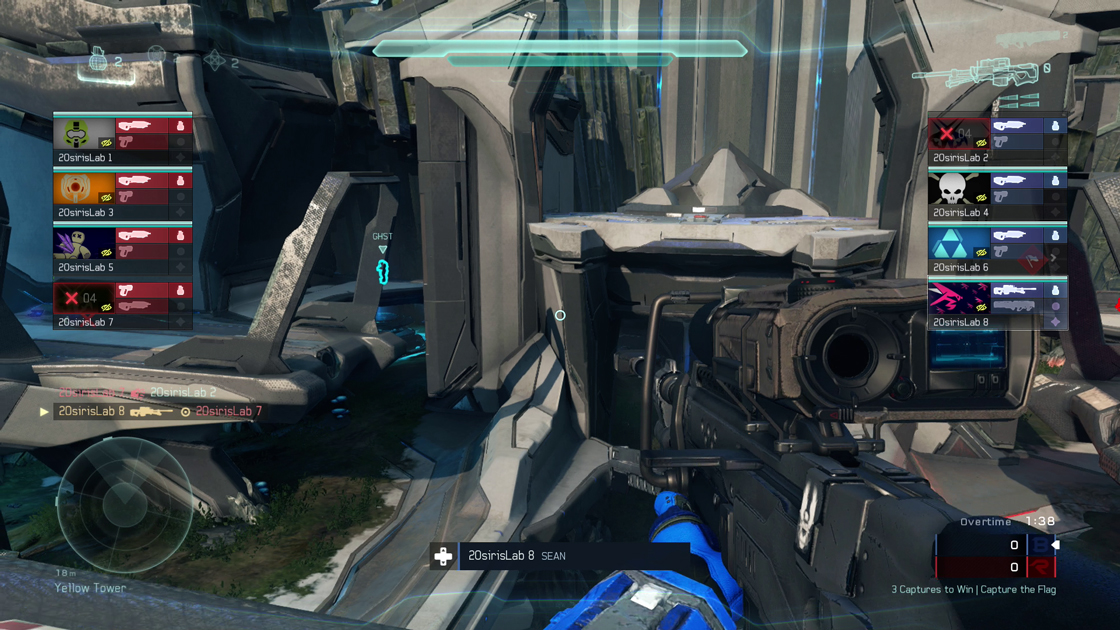Viewport: 1120px width, 630px height.
Task: Select the 20sirisLab 1 player card
Action: coord(122,139)
